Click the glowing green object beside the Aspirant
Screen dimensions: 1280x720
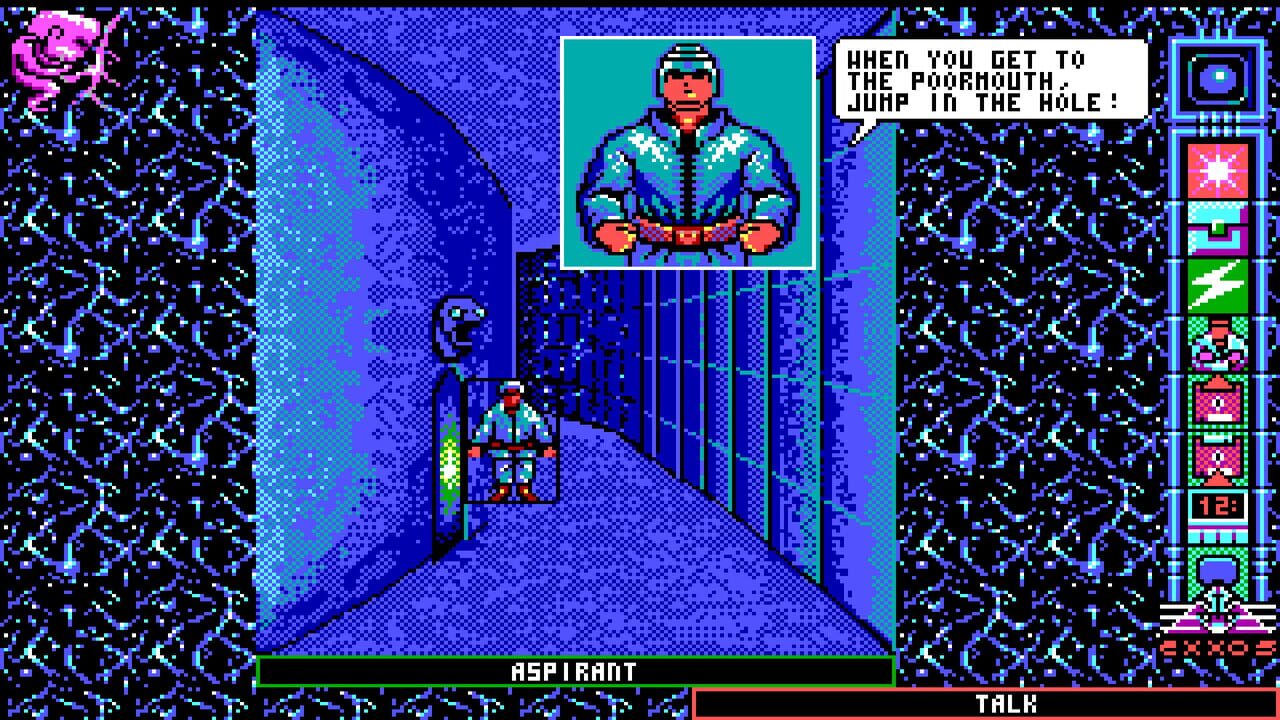pos(450,460)
